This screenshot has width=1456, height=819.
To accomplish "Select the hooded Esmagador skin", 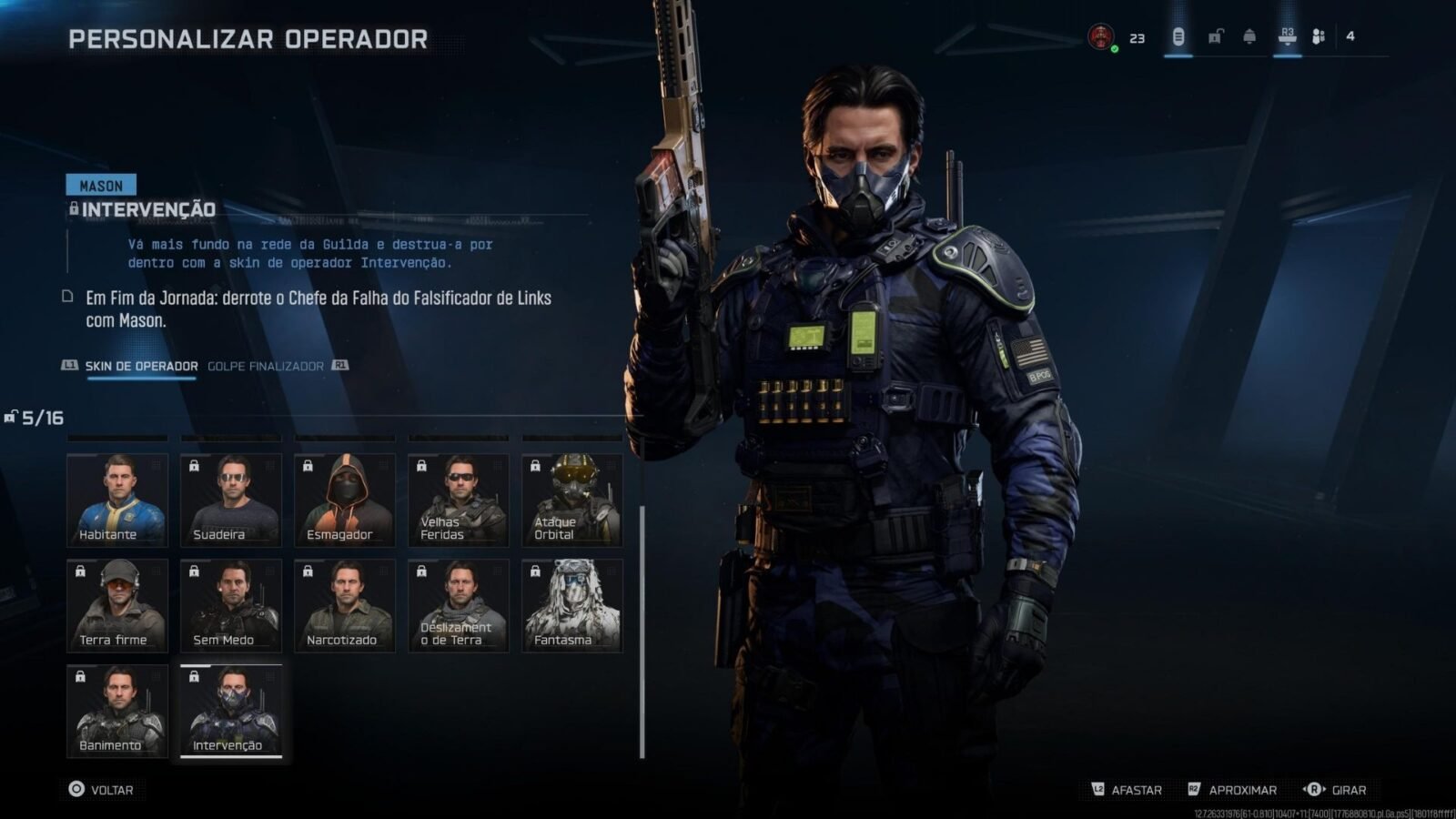I will (x=345, y=499).
